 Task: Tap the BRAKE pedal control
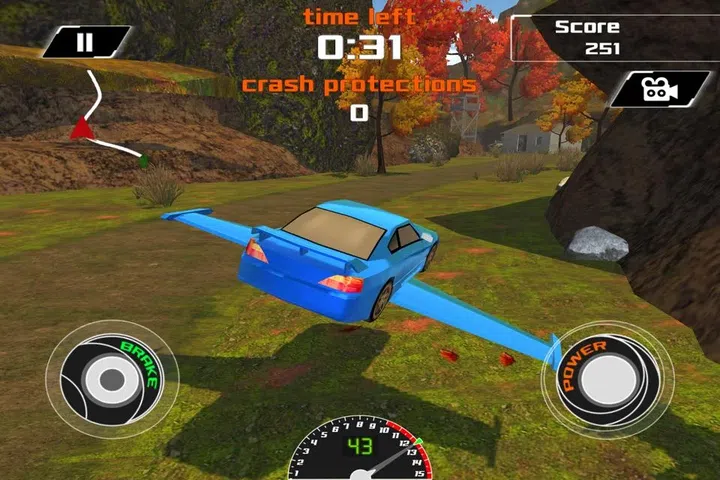(x=108, y=379)
